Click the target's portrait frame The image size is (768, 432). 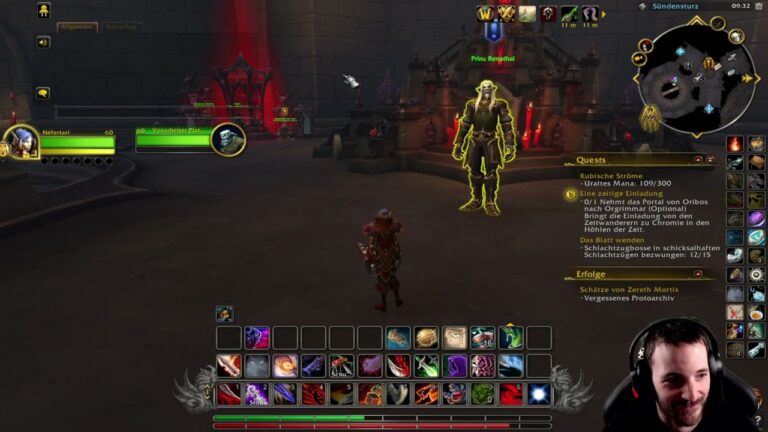228,139
